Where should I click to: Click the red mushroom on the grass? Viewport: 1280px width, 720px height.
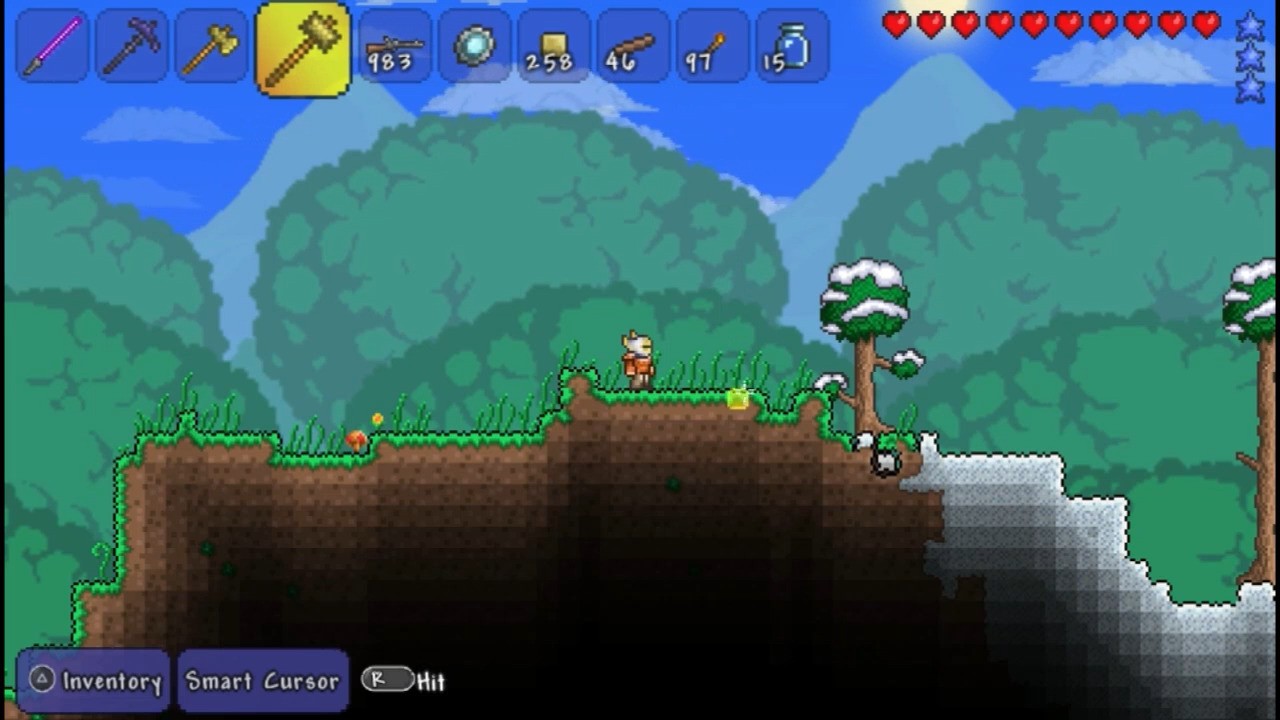coord(358,438)
